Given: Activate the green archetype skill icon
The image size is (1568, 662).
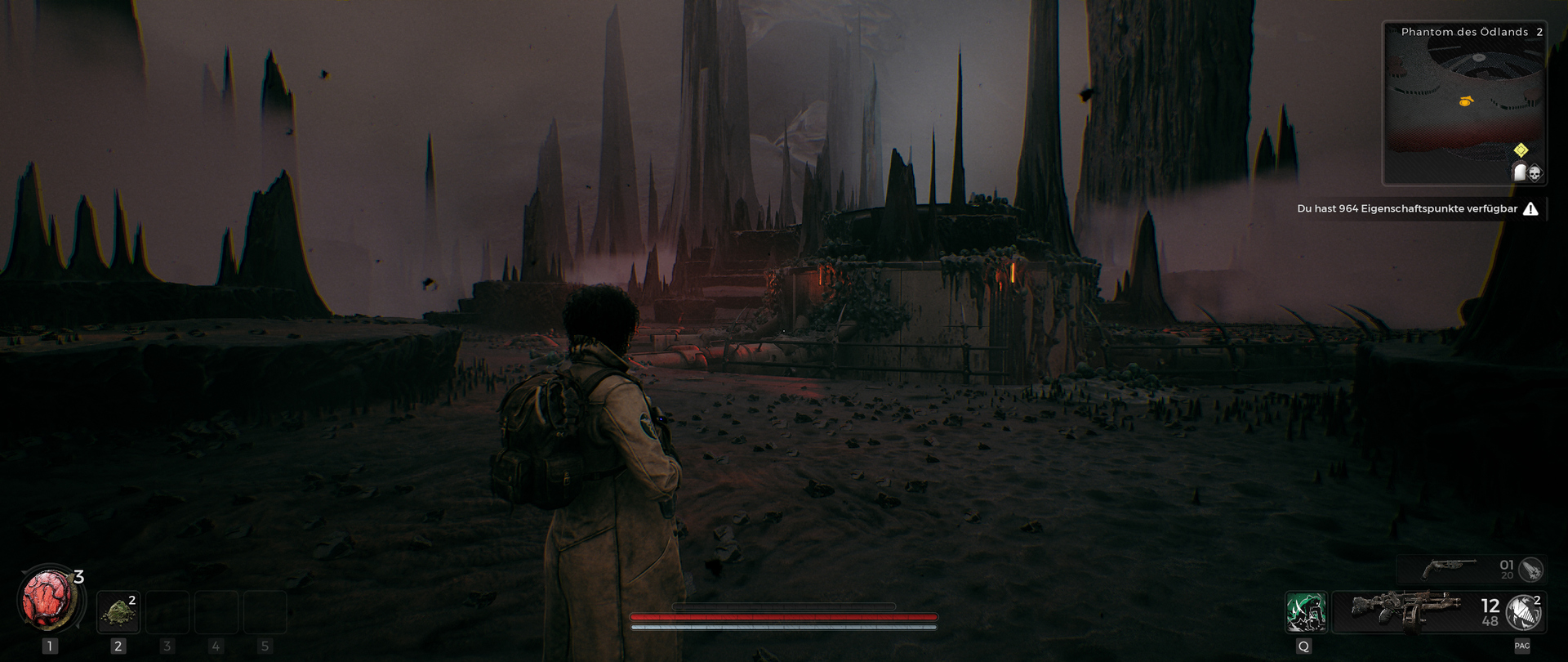Looking at the screenshot, I should [x=1305, y=612].
